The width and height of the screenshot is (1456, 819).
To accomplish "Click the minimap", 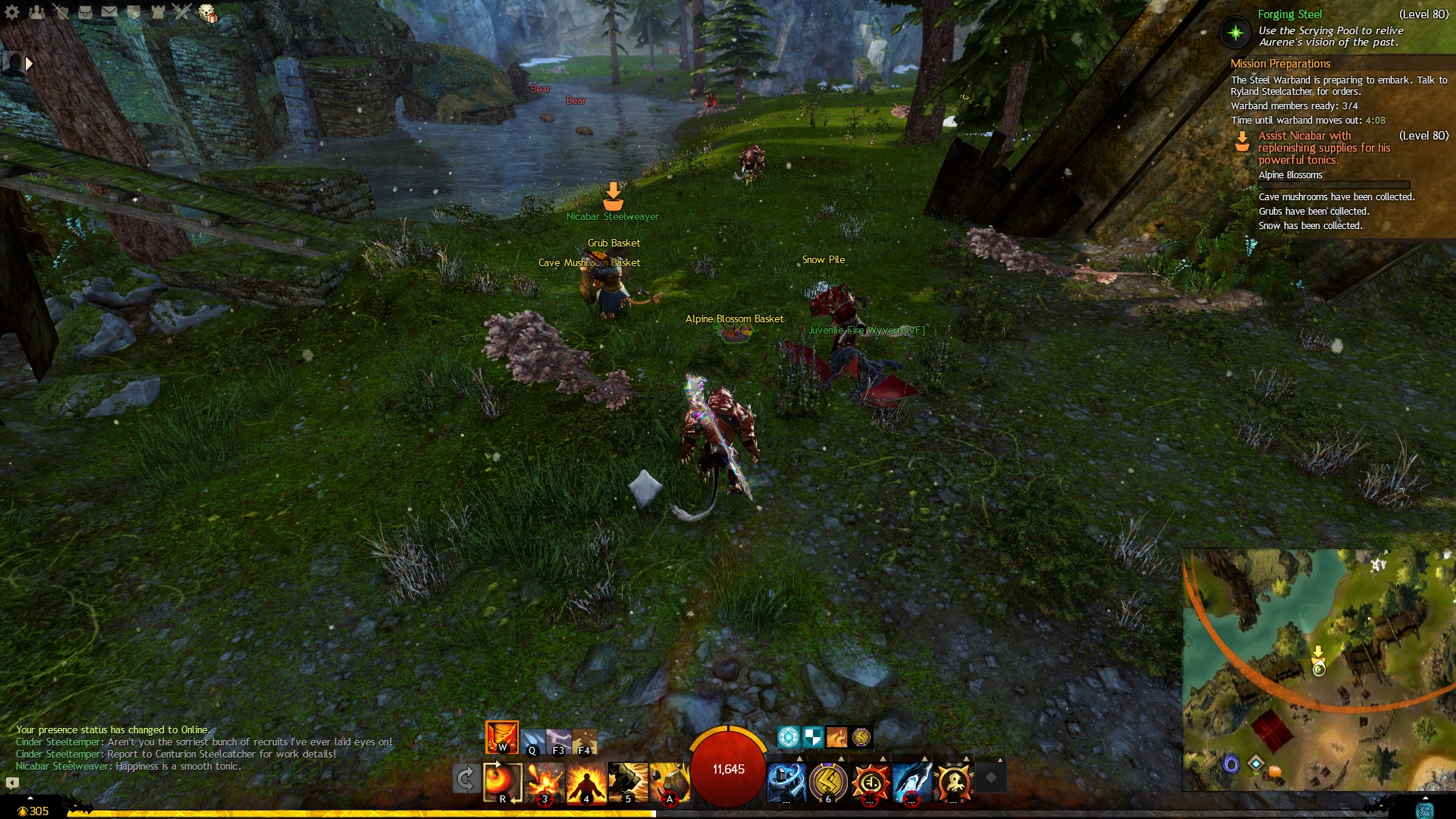I will click(1318, 669).
